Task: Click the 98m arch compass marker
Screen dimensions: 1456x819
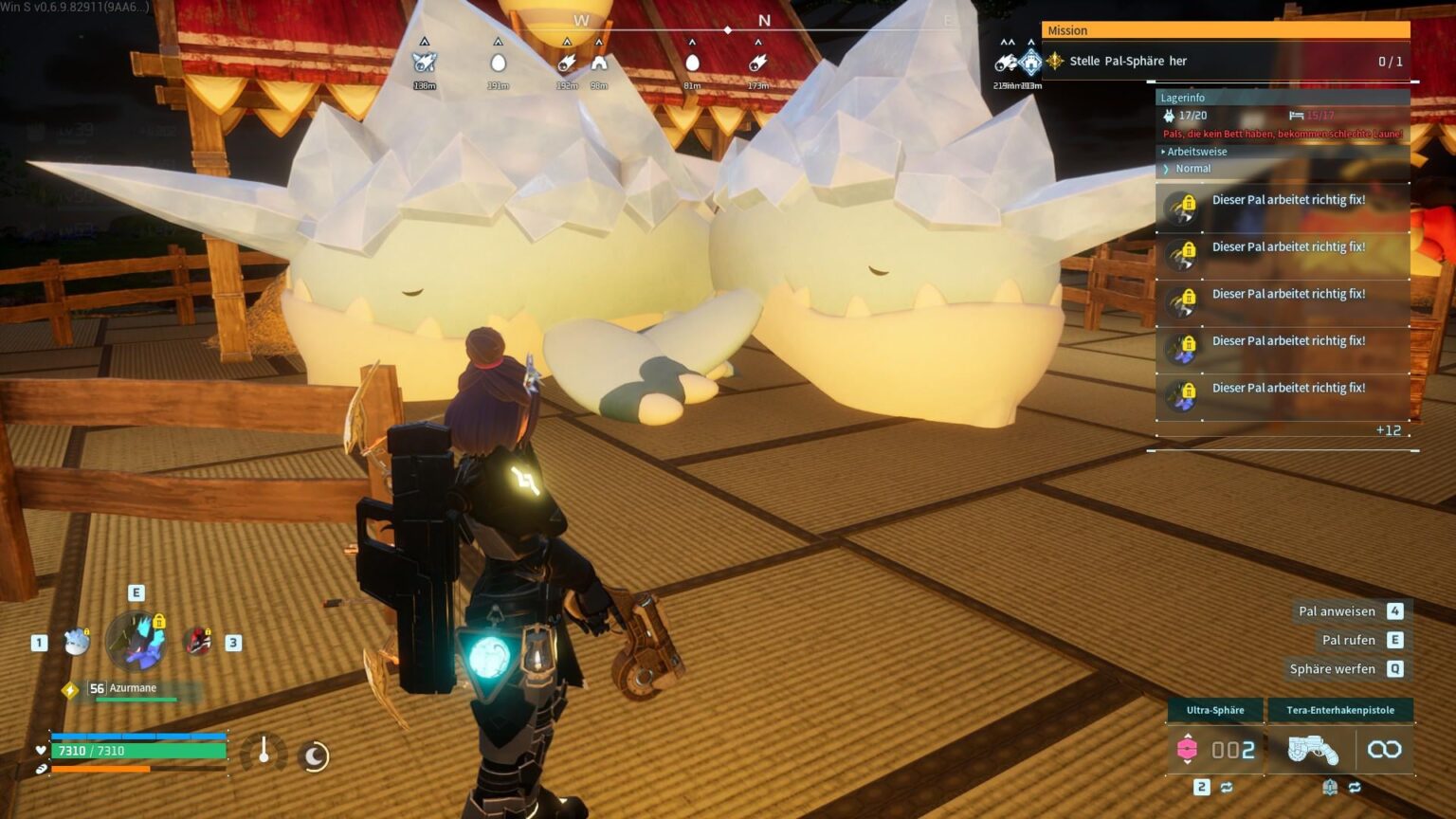Action: click(x=599, y=63)
